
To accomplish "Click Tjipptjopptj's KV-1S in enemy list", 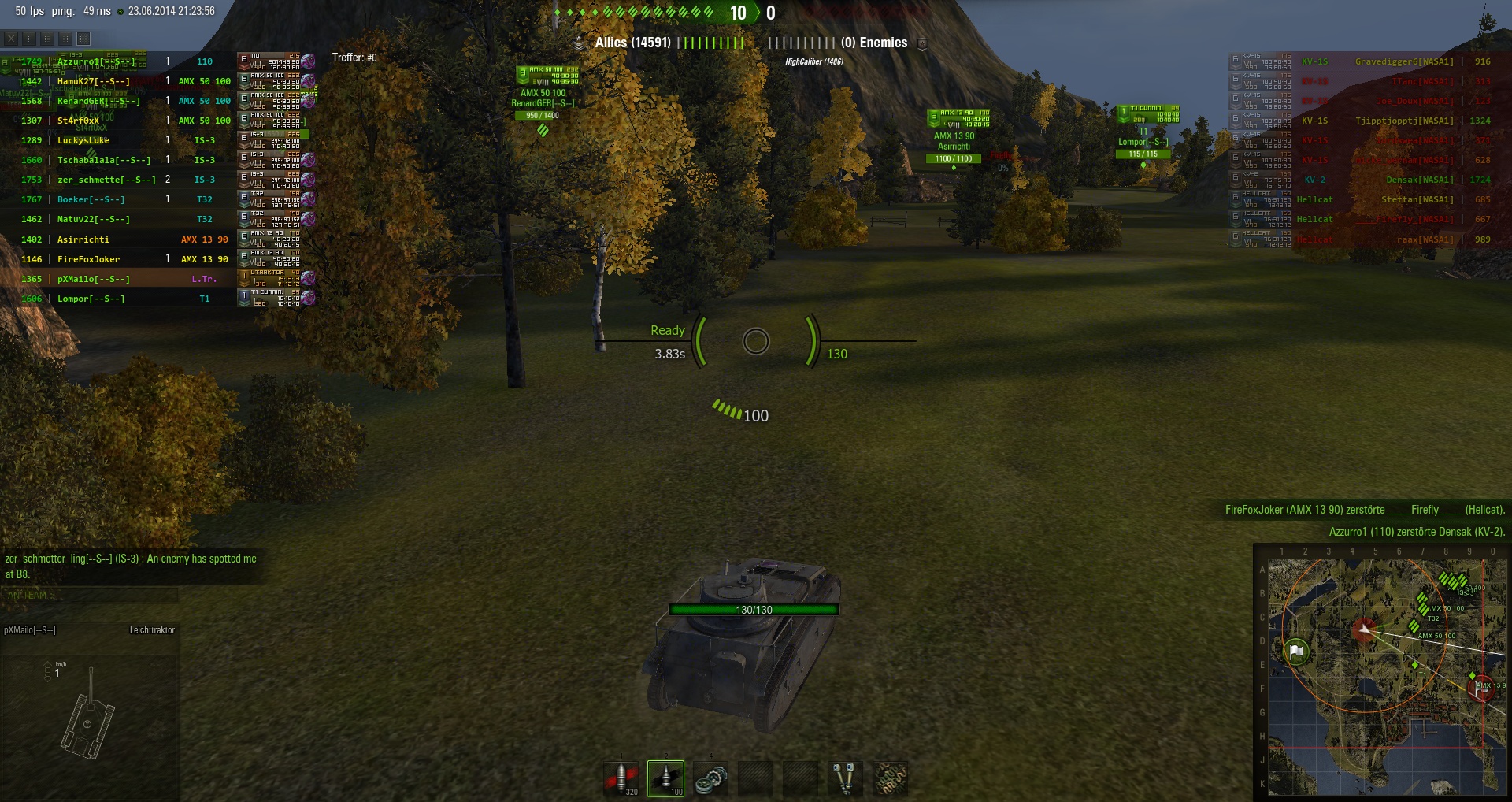I will pyautogui.click(x=1403, y=121).
